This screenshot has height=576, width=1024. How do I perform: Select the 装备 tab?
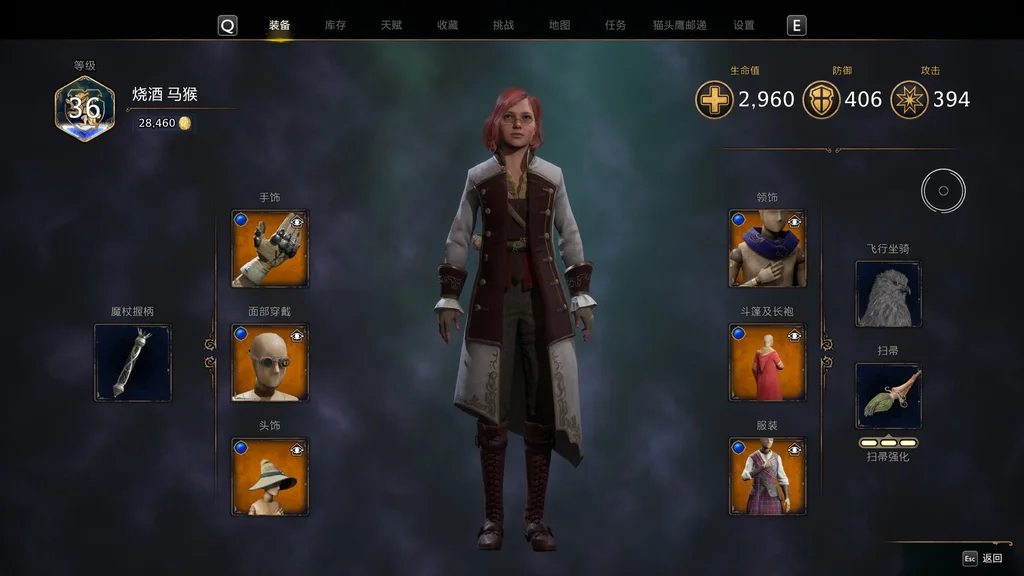[x=279, y=25]
